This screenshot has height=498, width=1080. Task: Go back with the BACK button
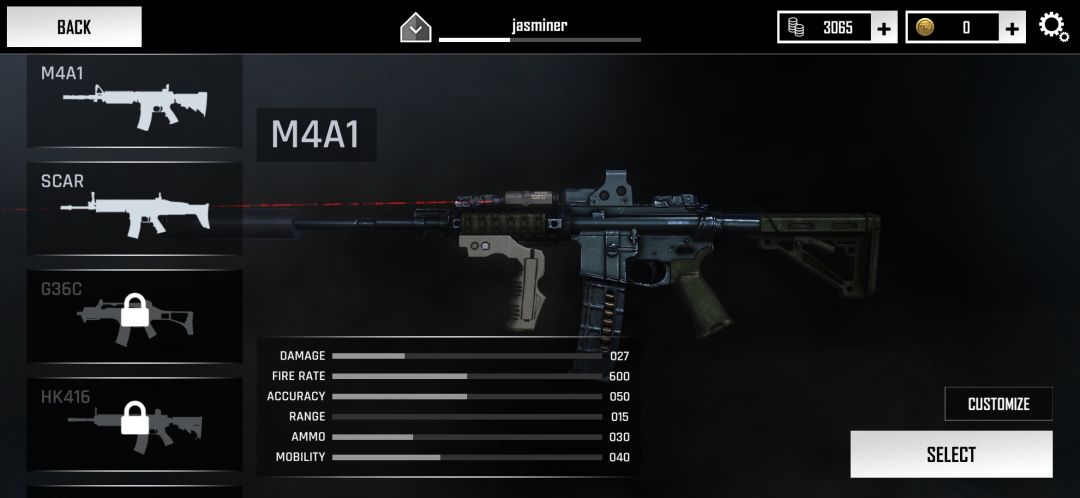pos(73,27)
